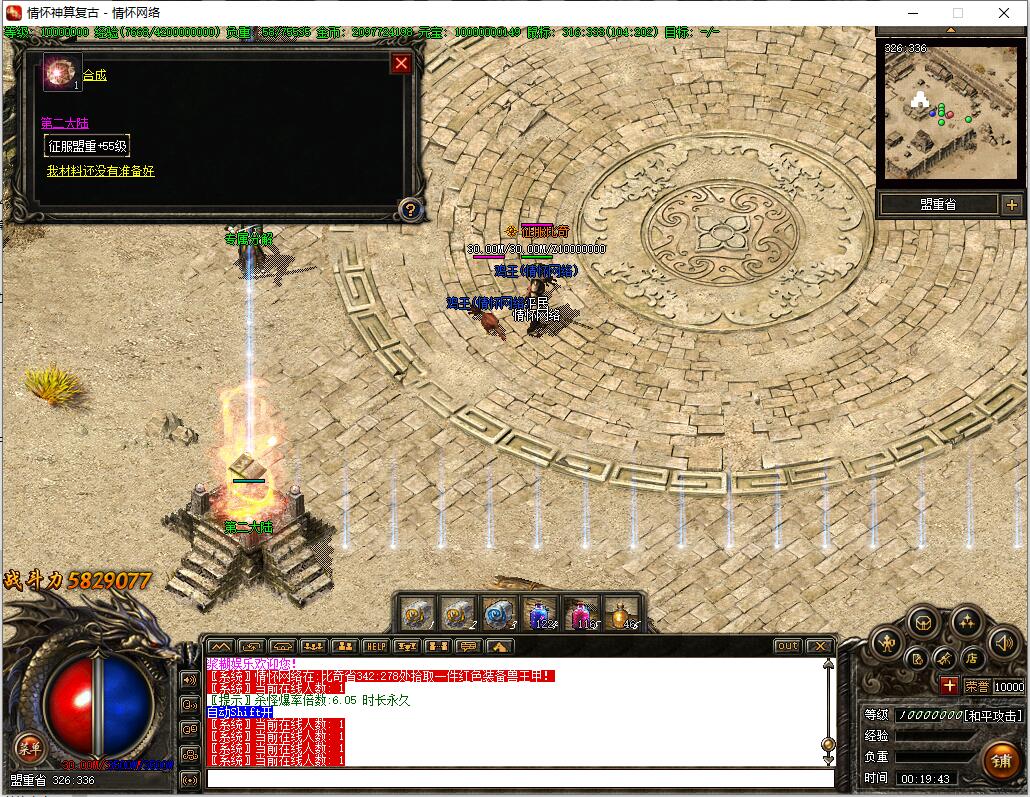Screen dimensions: 1030x797
Task: Close the game window from title bar
Action: (1004, 13)
